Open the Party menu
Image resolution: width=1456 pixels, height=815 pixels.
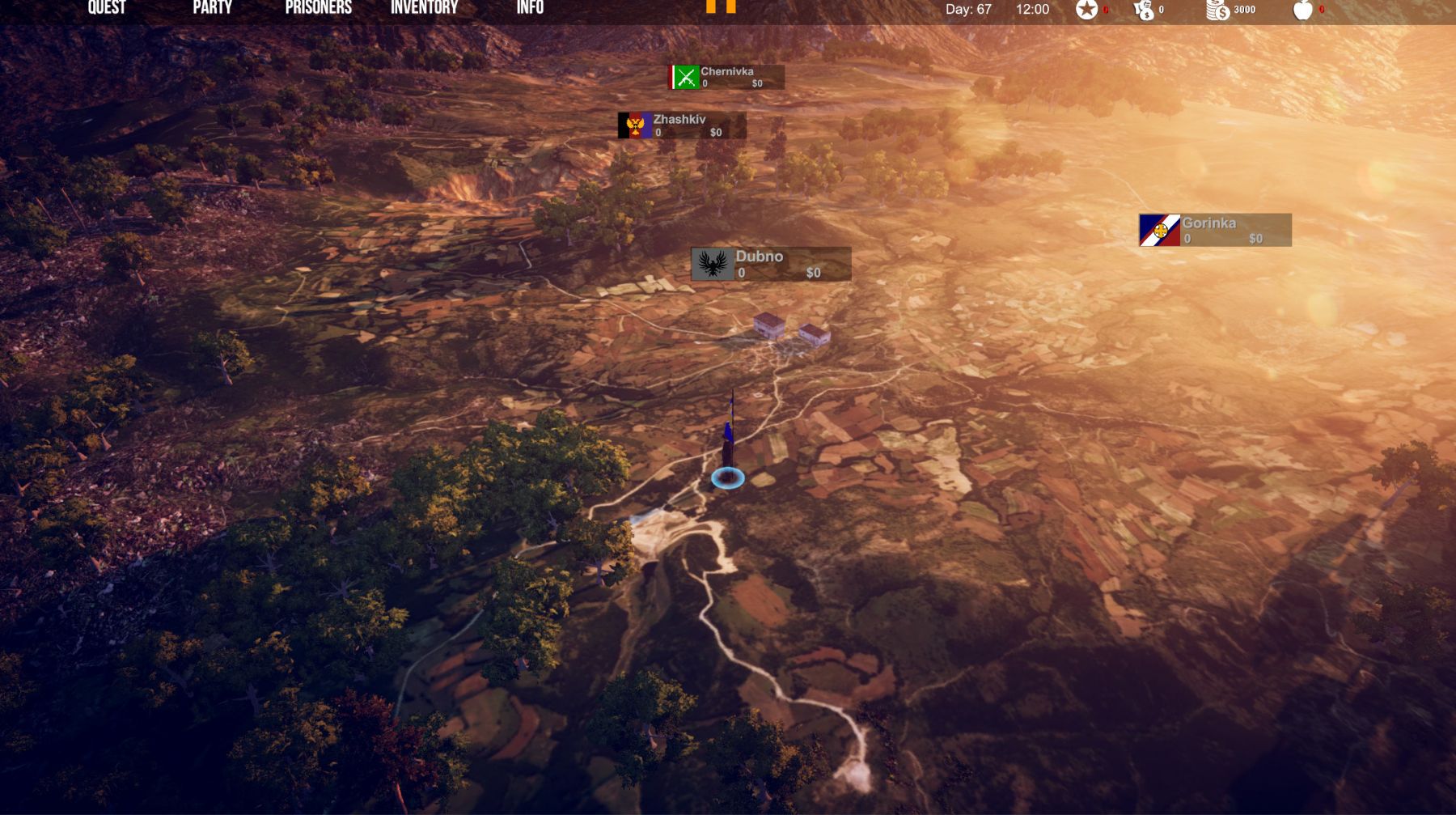[212, 8]
